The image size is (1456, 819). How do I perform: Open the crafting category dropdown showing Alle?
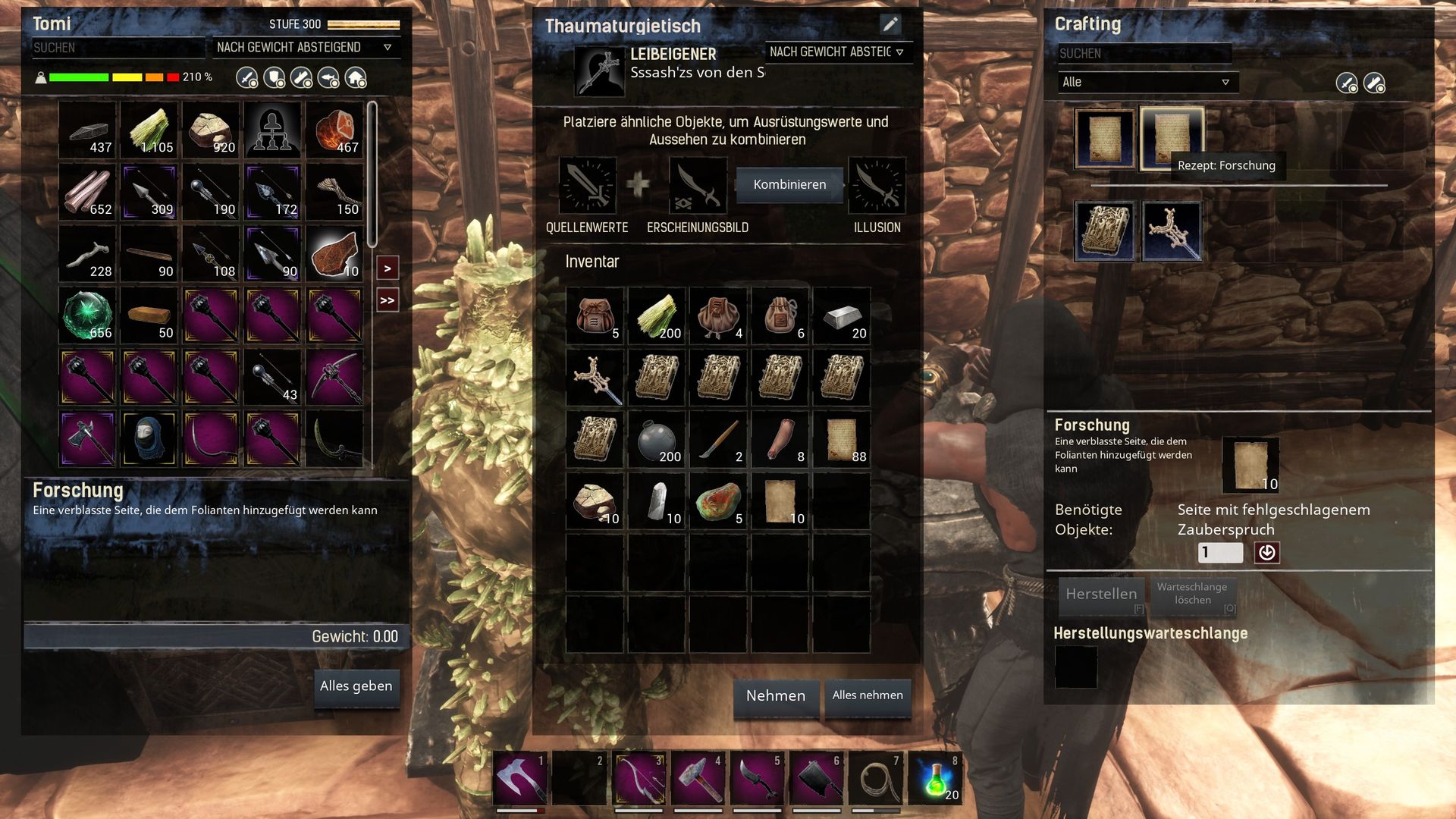pyautogui.click(x=1147, y=83)
